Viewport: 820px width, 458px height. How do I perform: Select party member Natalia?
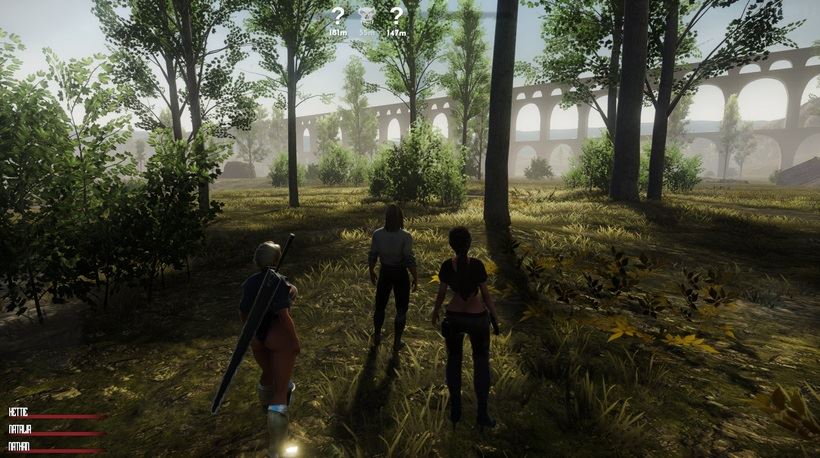point(20,428)
